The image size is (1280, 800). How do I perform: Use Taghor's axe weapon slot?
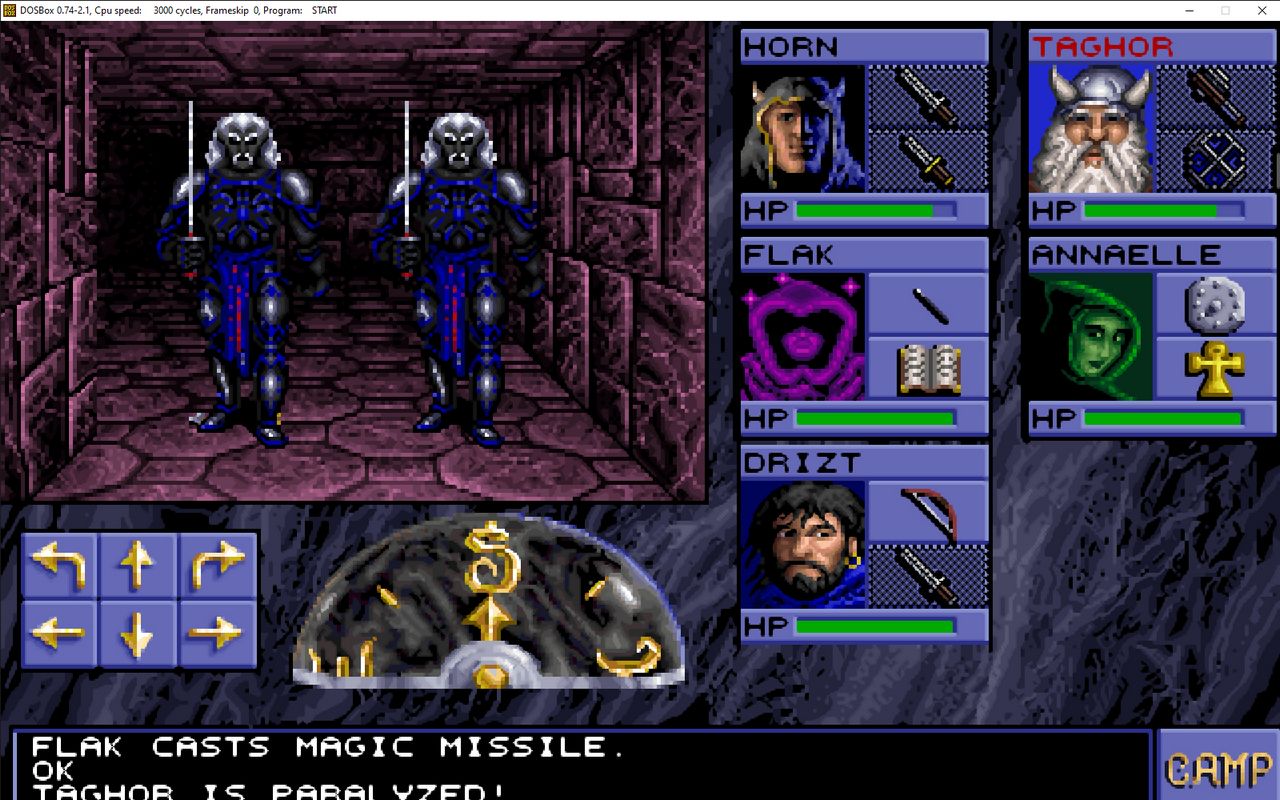click(x=1216, y=97)
